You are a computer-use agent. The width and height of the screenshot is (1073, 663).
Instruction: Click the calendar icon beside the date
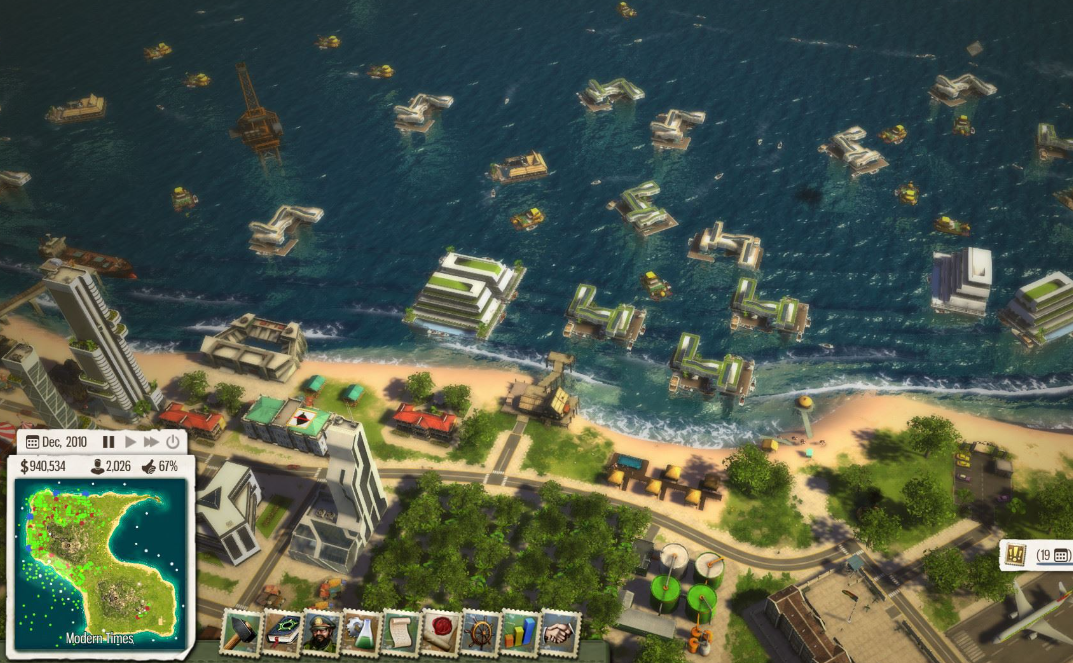pos(32,442)
